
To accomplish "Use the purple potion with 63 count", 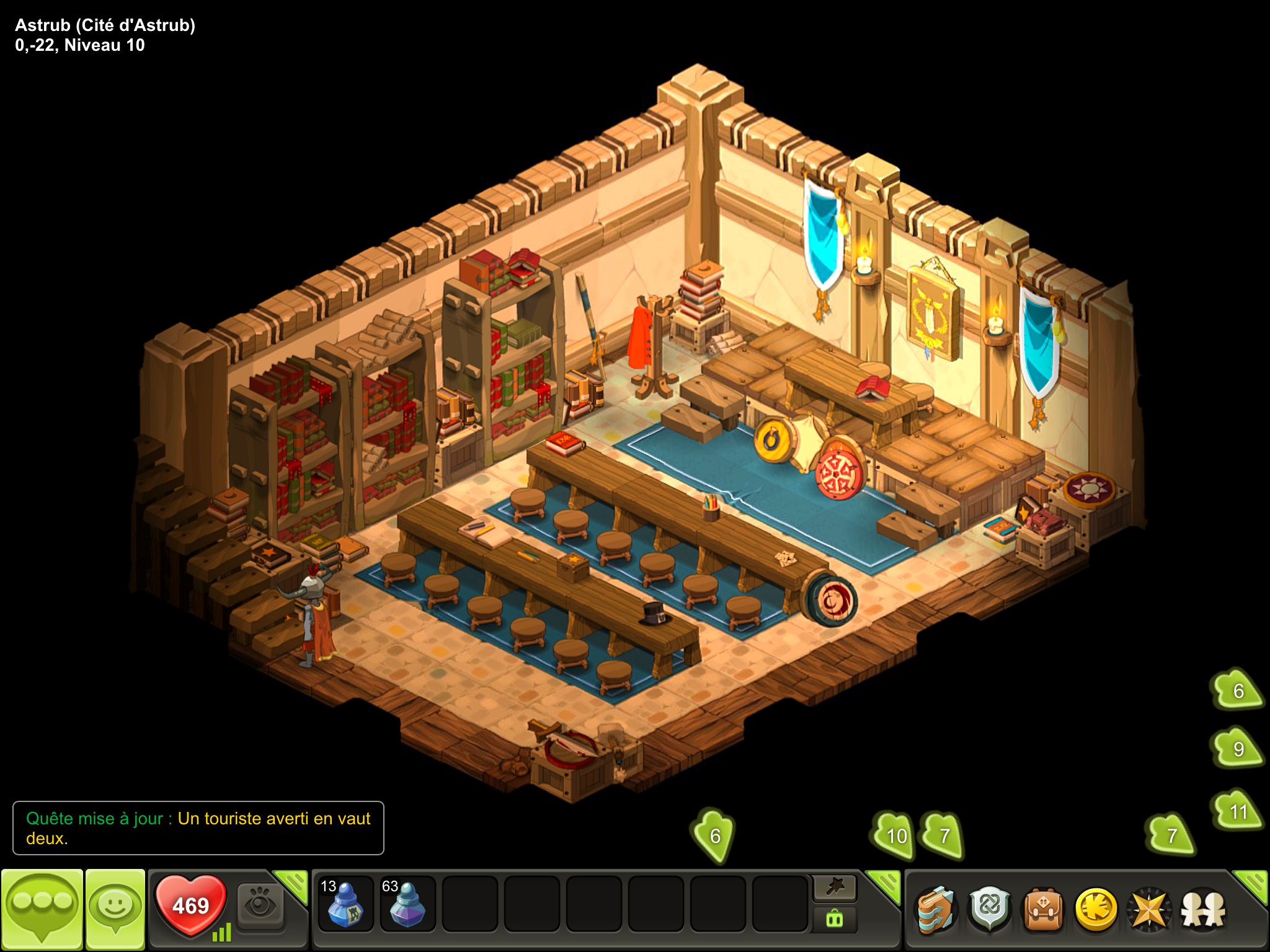I will (x=407, y=905).
